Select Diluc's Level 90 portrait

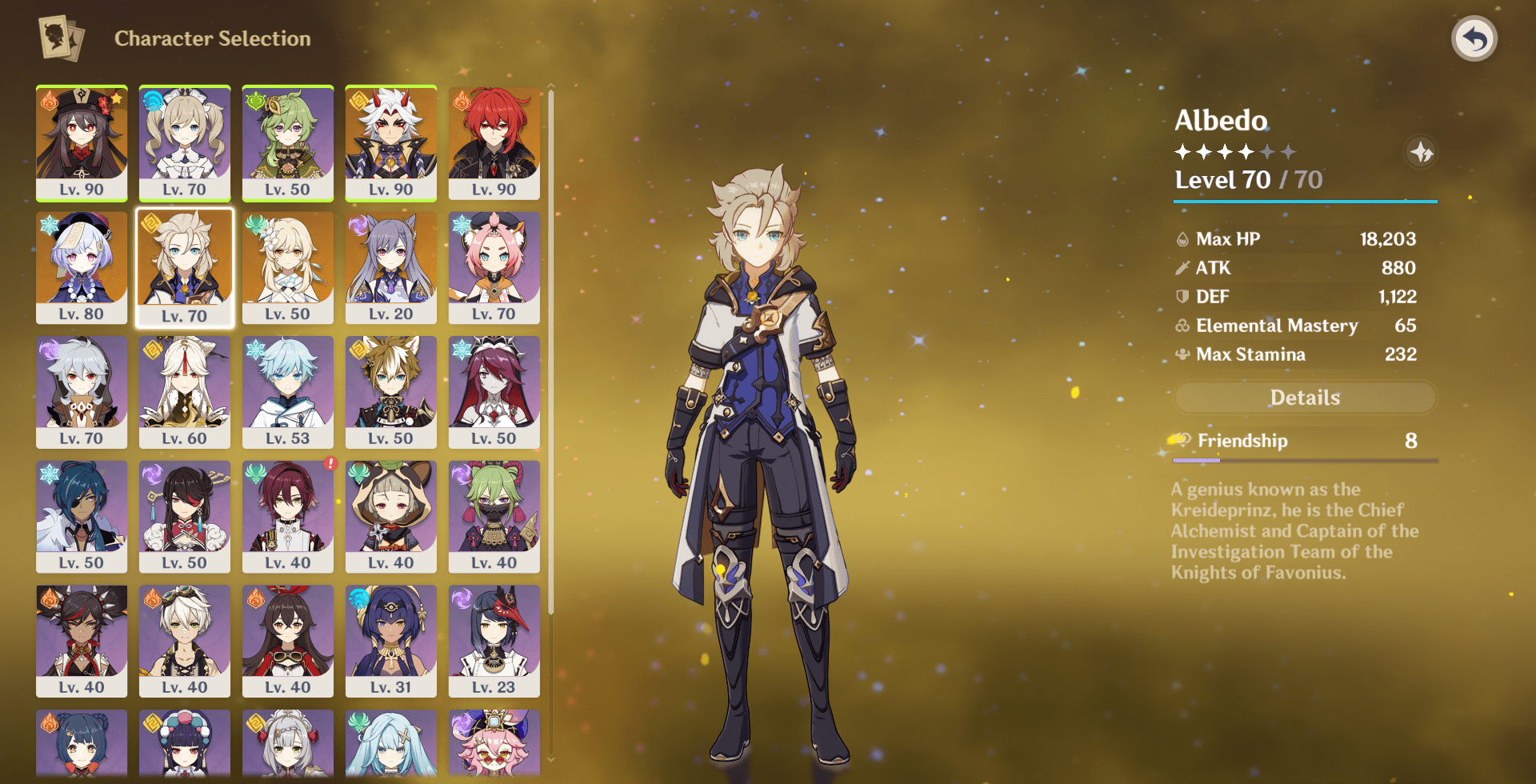494,142
